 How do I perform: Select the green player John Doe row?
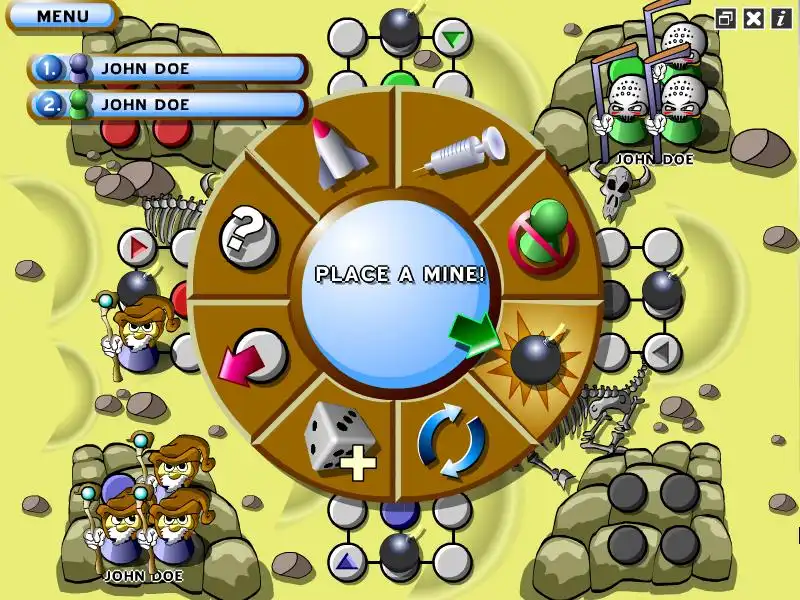tap(168, 104)
